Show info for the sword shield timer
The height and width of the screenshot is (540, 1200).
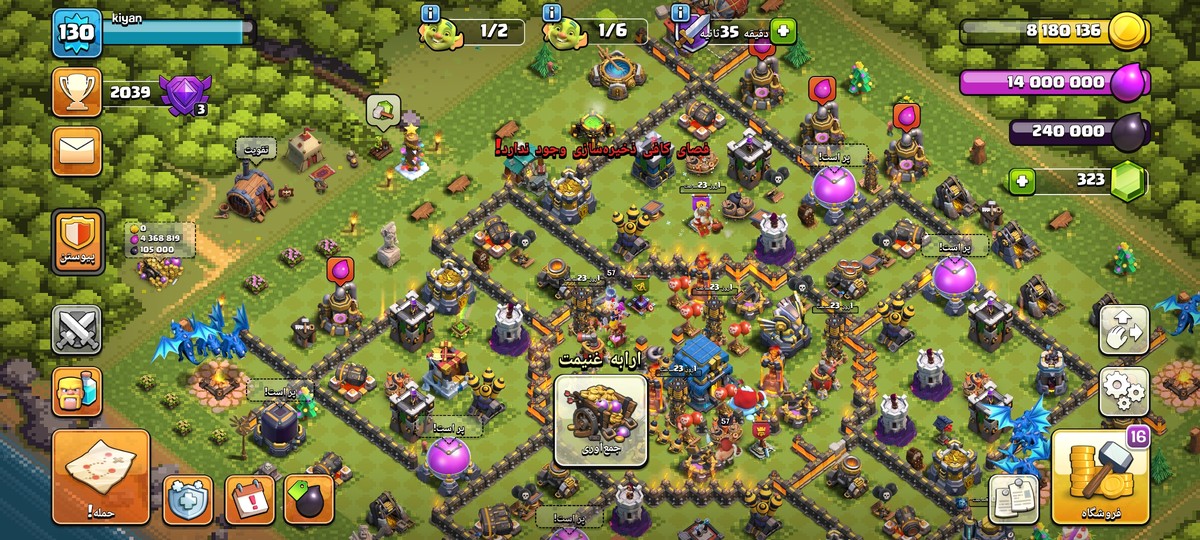coord(681,13)
